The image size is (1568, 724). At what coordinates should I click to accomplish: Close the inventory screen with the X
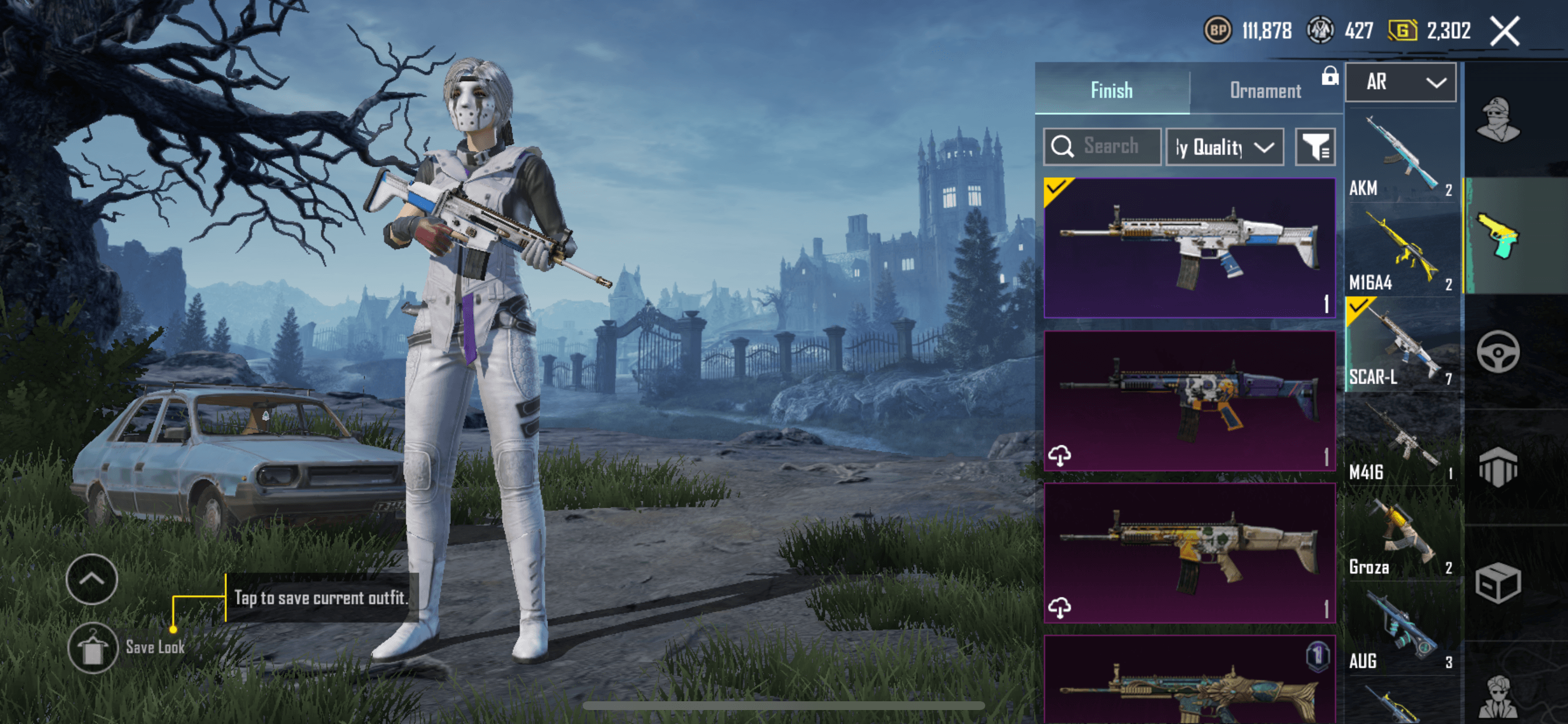tap(1504, 31)
